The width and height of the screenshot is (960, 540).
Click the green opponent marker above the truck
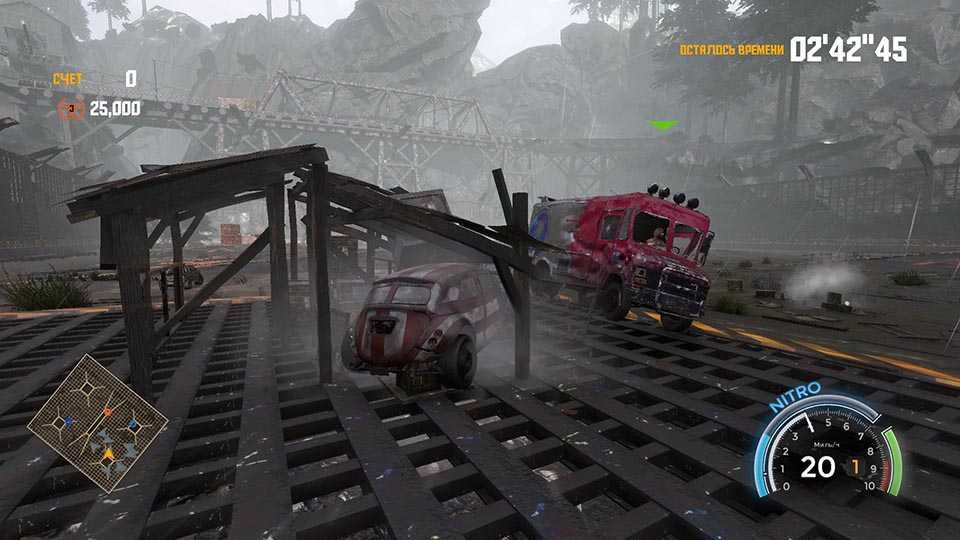click(662, 125)
